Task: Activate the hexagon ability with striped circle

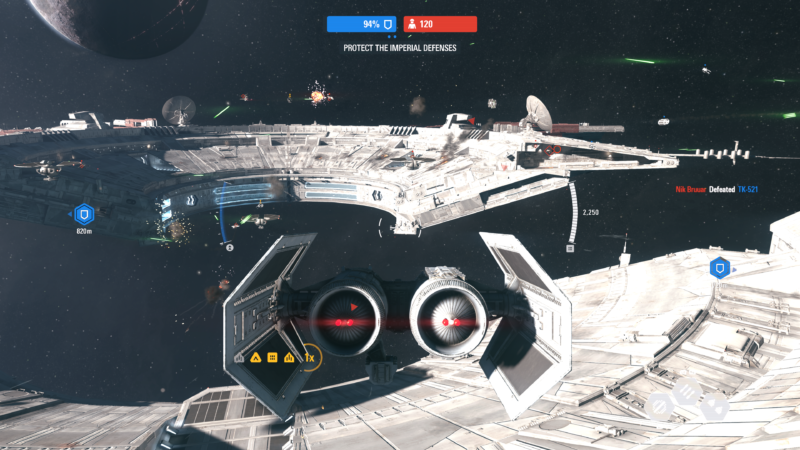Action: [x=661, y=406]
